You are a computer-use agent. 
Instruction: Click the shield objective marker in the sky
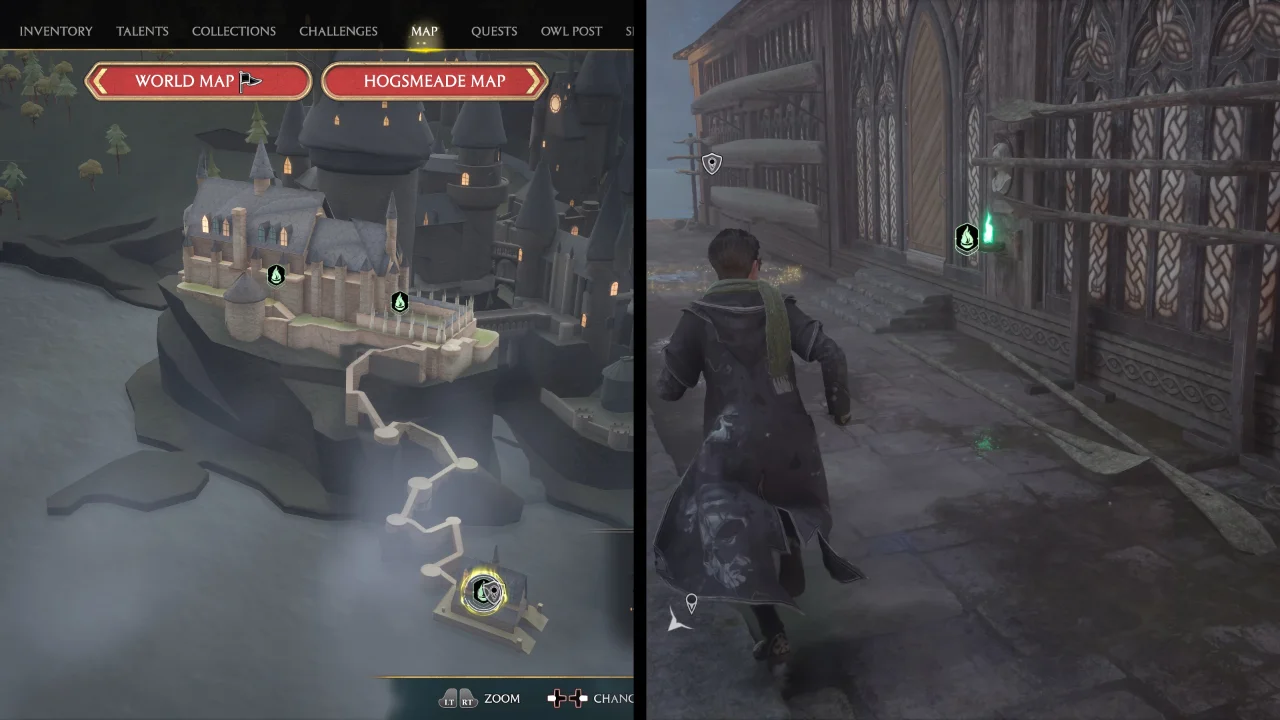(x=711, y=163)
